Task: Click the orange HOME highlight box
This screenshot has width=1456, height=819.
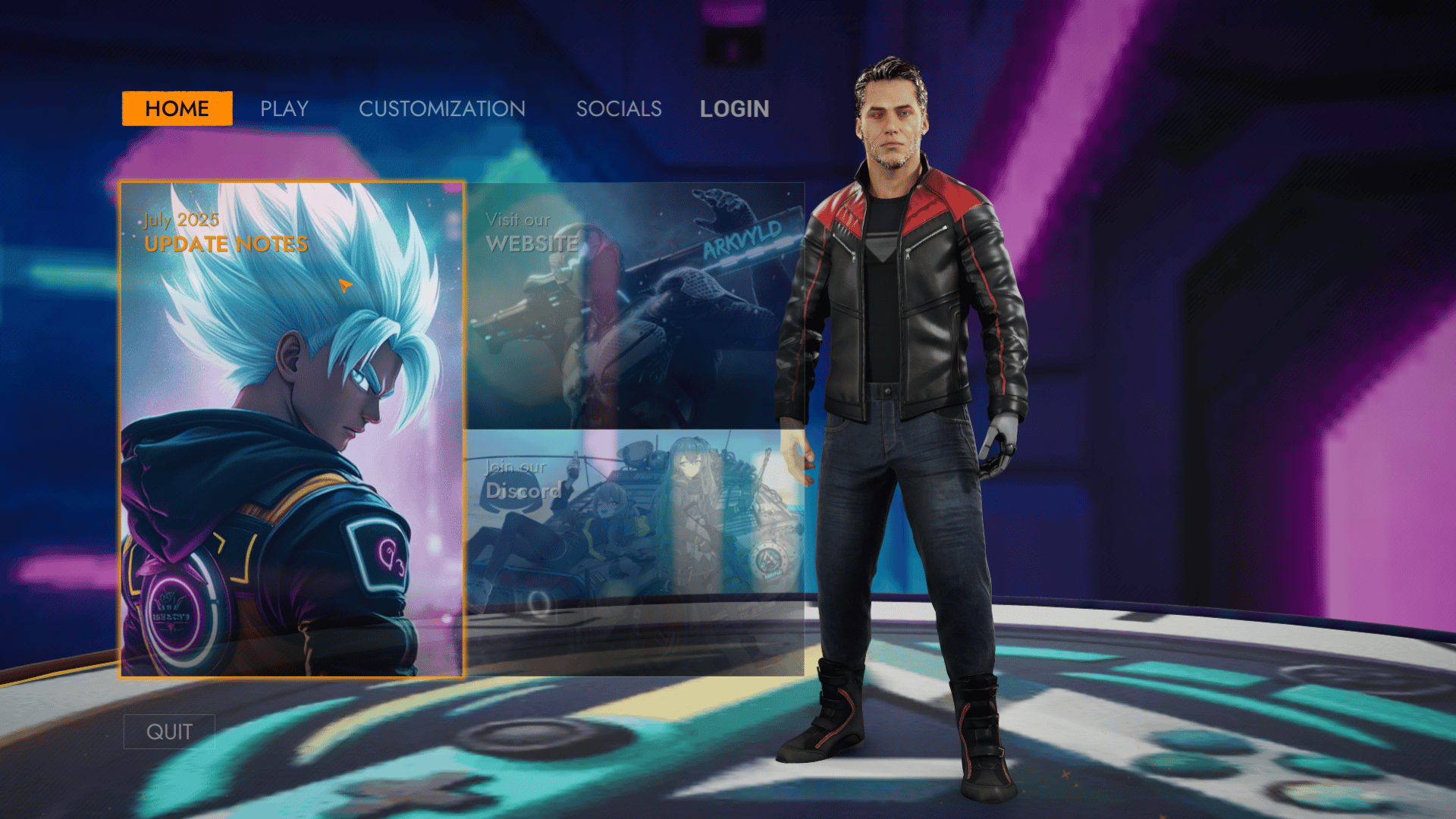Action: pos(176,108)
